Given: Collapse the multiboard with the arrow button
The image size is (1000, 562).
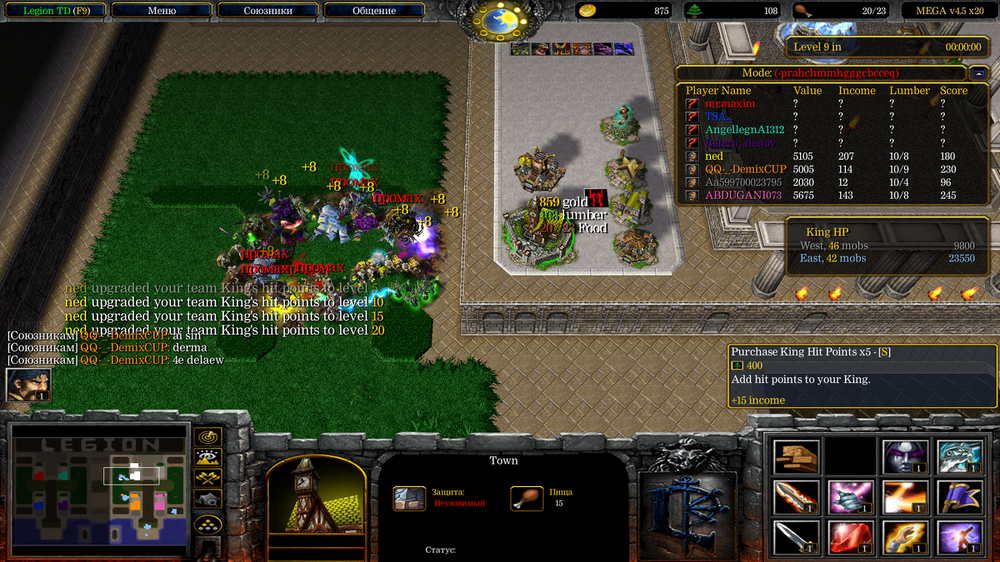Looking at the screenshot, I should (x=978, y=73).
